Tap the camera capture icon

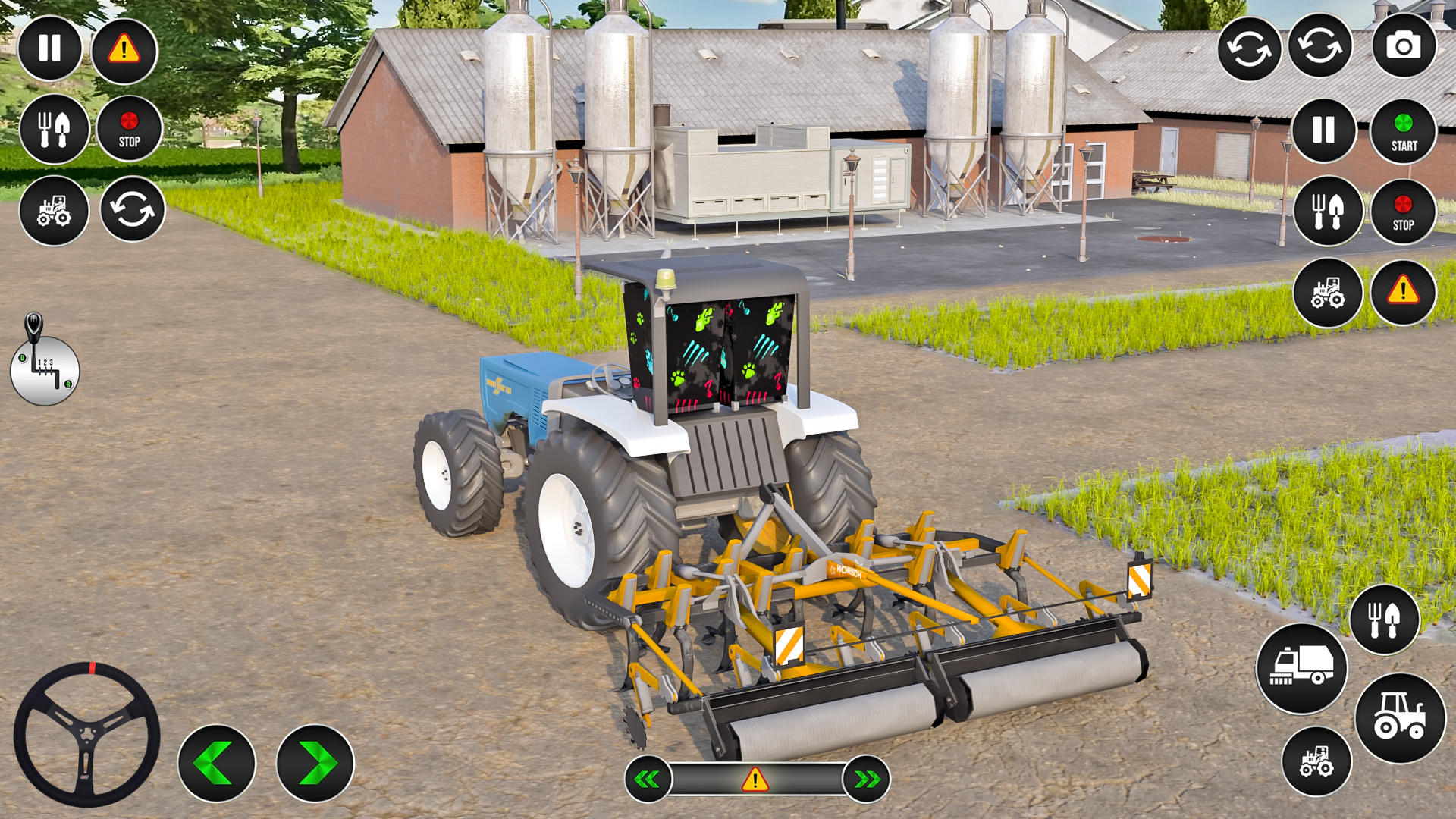coord(1406,48)
